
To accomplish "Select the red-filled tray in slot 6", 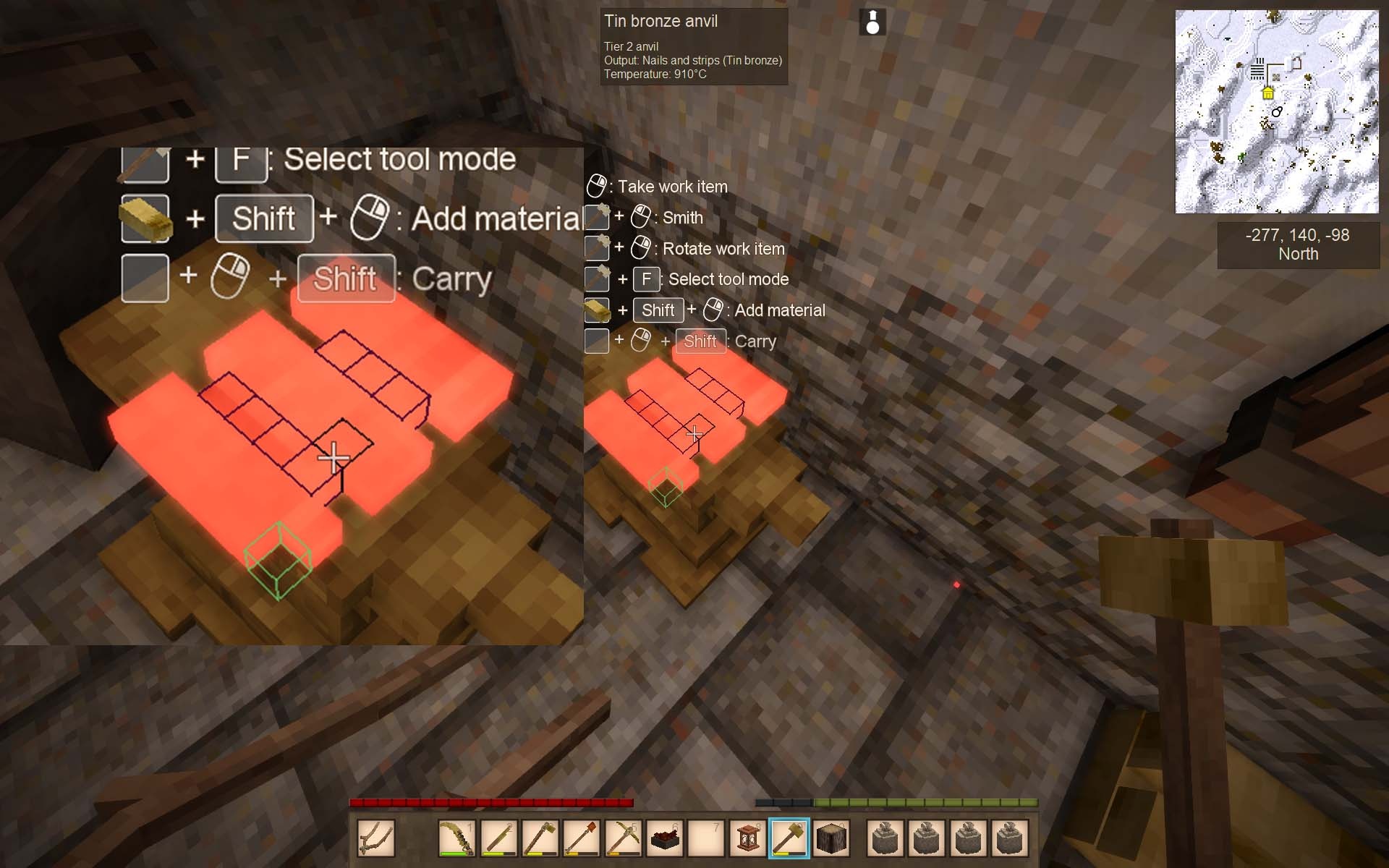I will click(x=665, y=838).
